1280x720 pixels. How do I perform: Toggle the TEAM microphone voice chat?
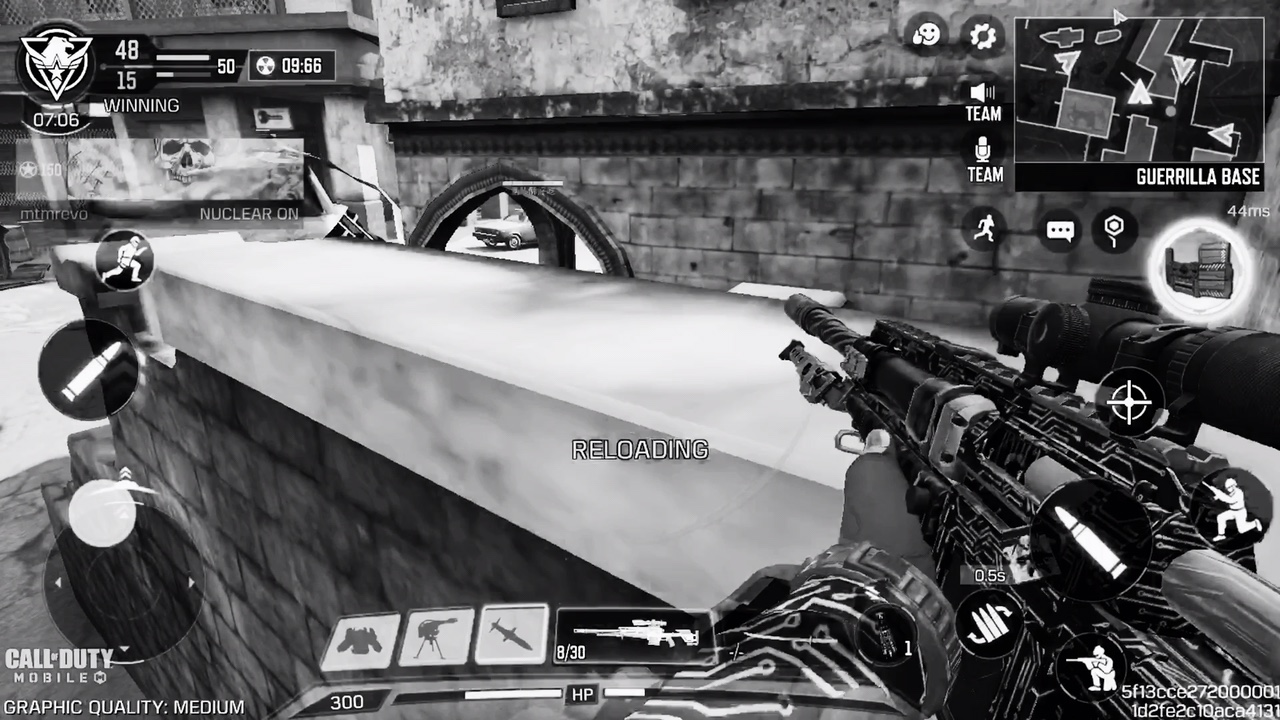(x=984, y=160)
